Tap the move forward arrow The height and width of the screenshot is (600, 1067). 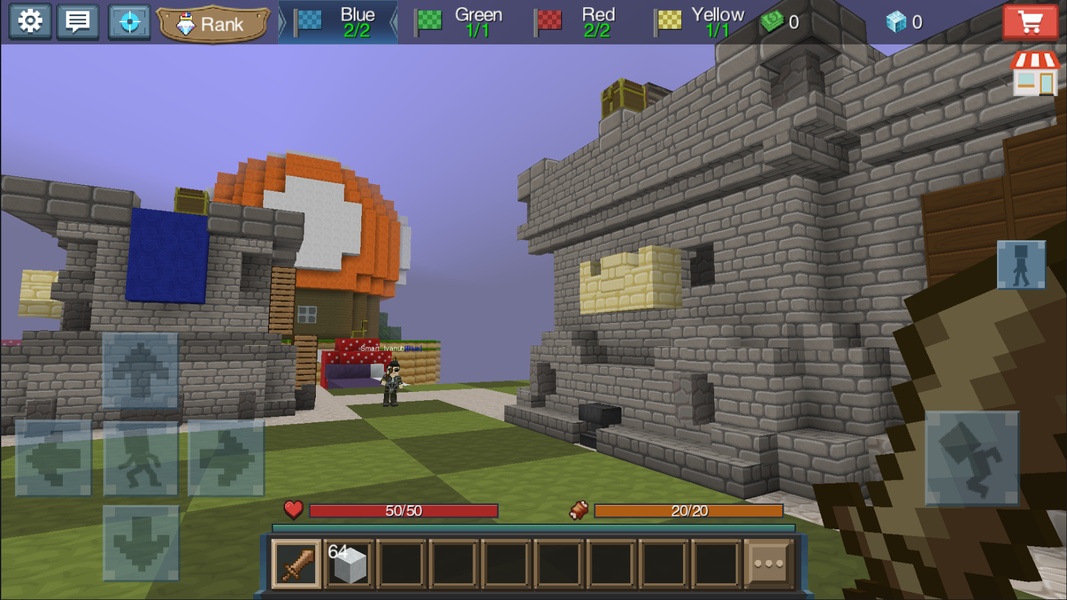tap(140, 371)
